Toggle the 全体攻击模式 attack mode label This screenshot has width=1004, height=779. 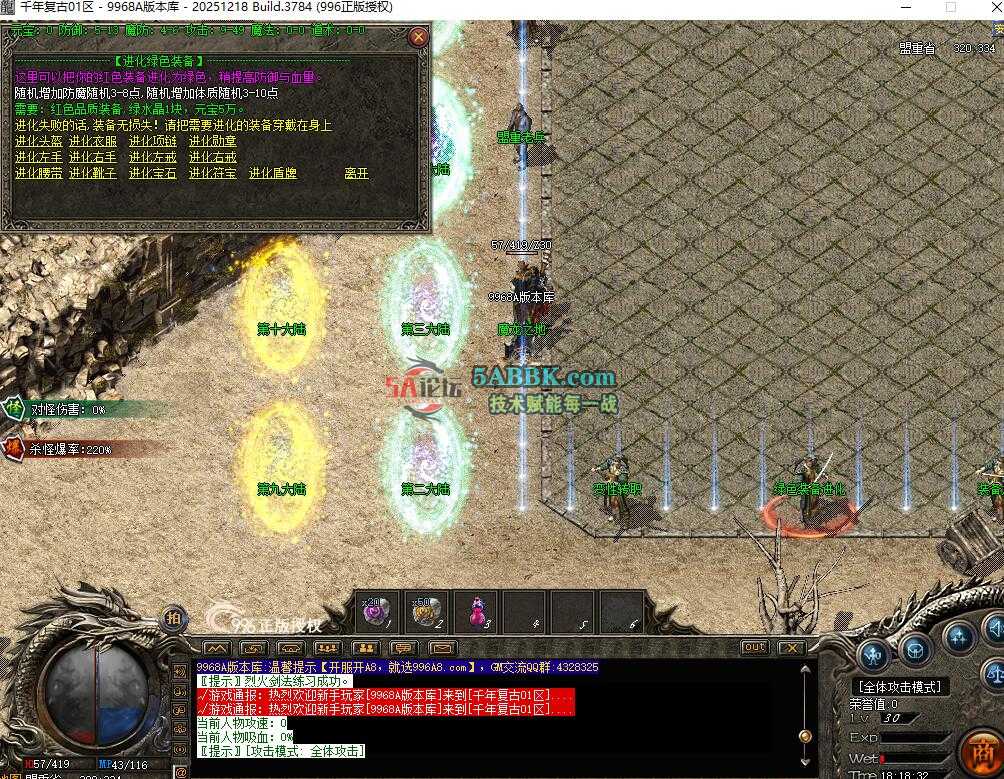899,687
